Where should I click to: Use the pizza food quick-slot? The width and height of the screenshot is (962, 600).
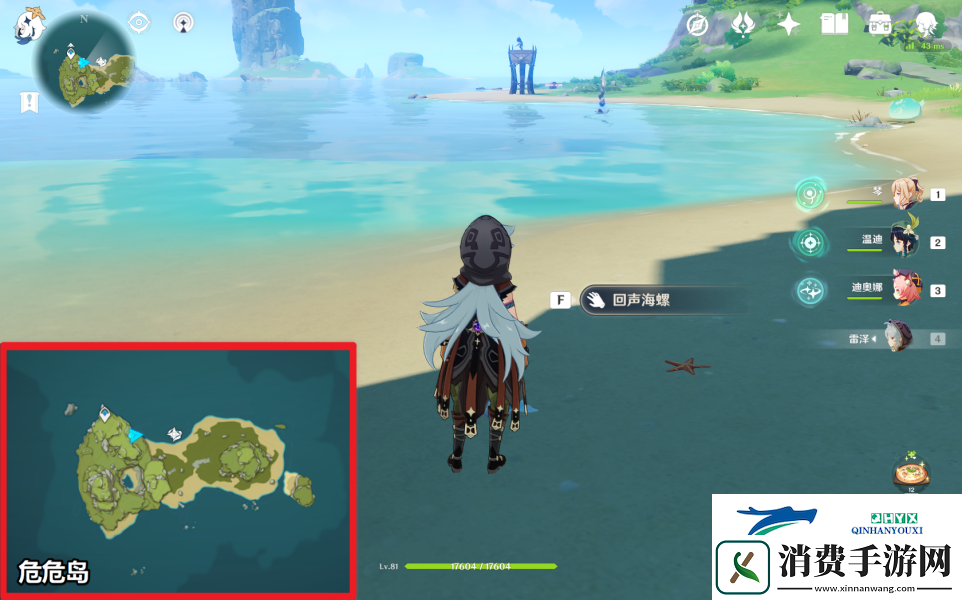[910, 470]
